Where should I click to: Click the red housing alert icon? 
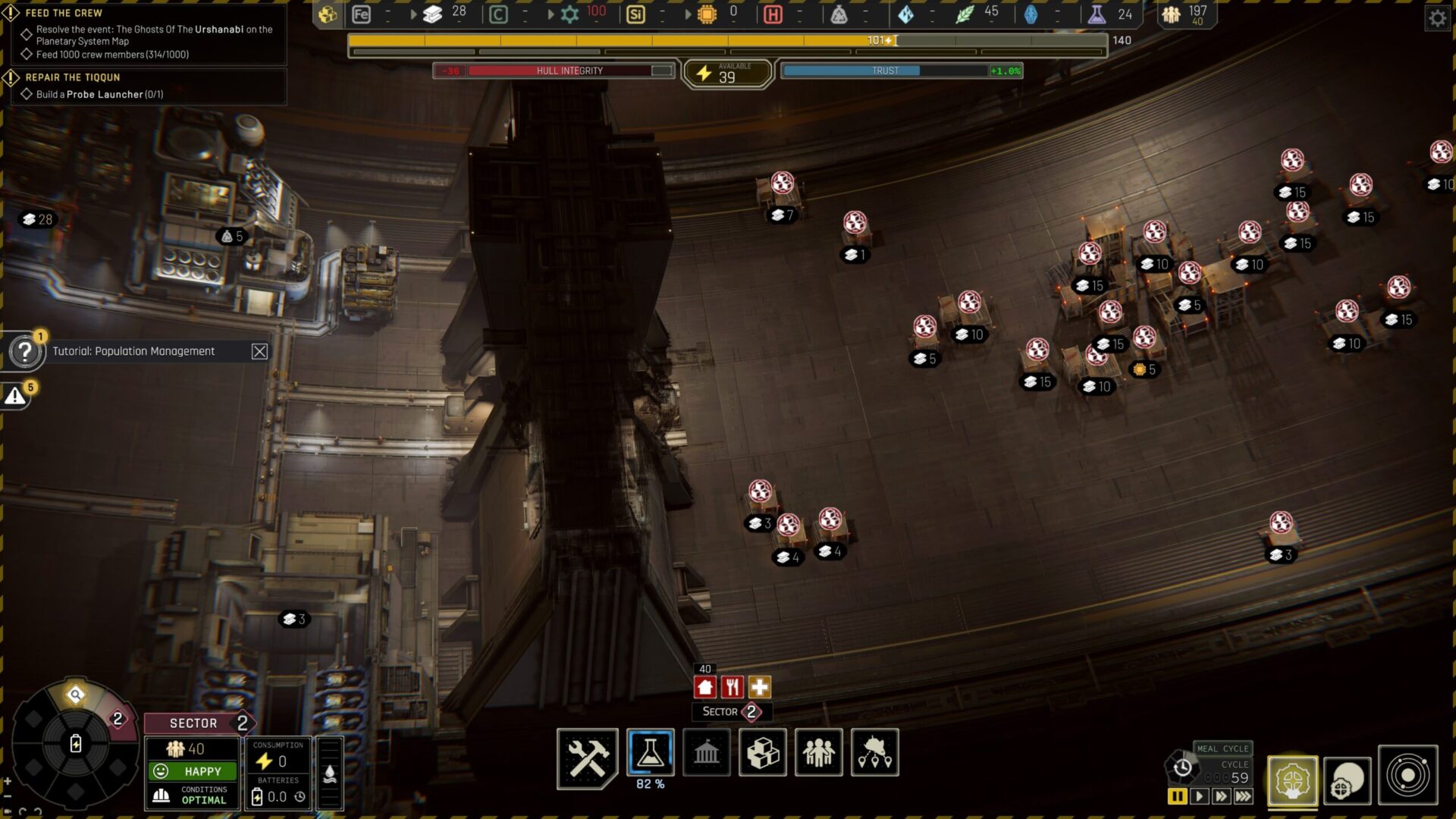[705, 687]
